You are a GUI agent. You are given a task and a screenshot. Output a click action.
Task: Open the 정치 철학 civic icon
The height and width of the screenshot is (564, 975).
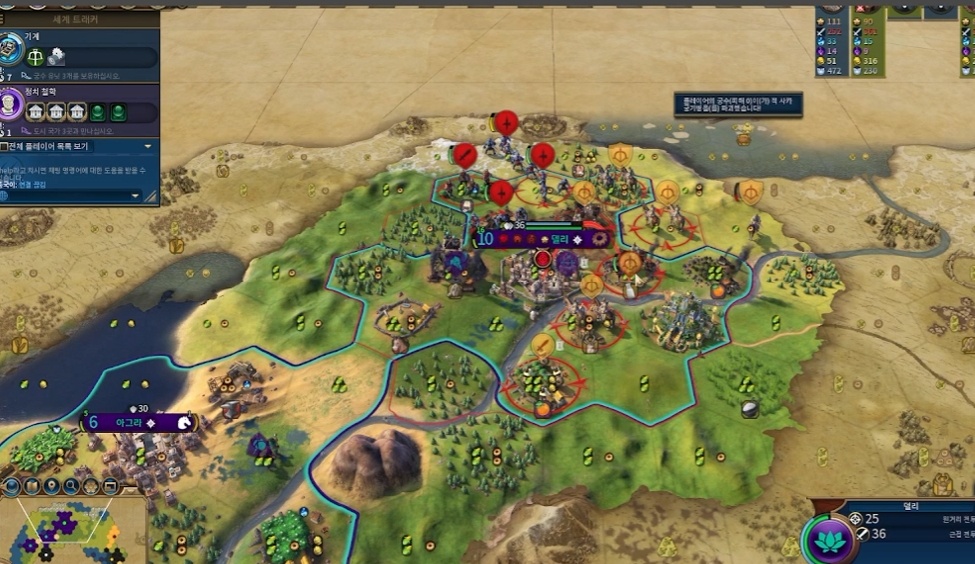tap(10, 104)
